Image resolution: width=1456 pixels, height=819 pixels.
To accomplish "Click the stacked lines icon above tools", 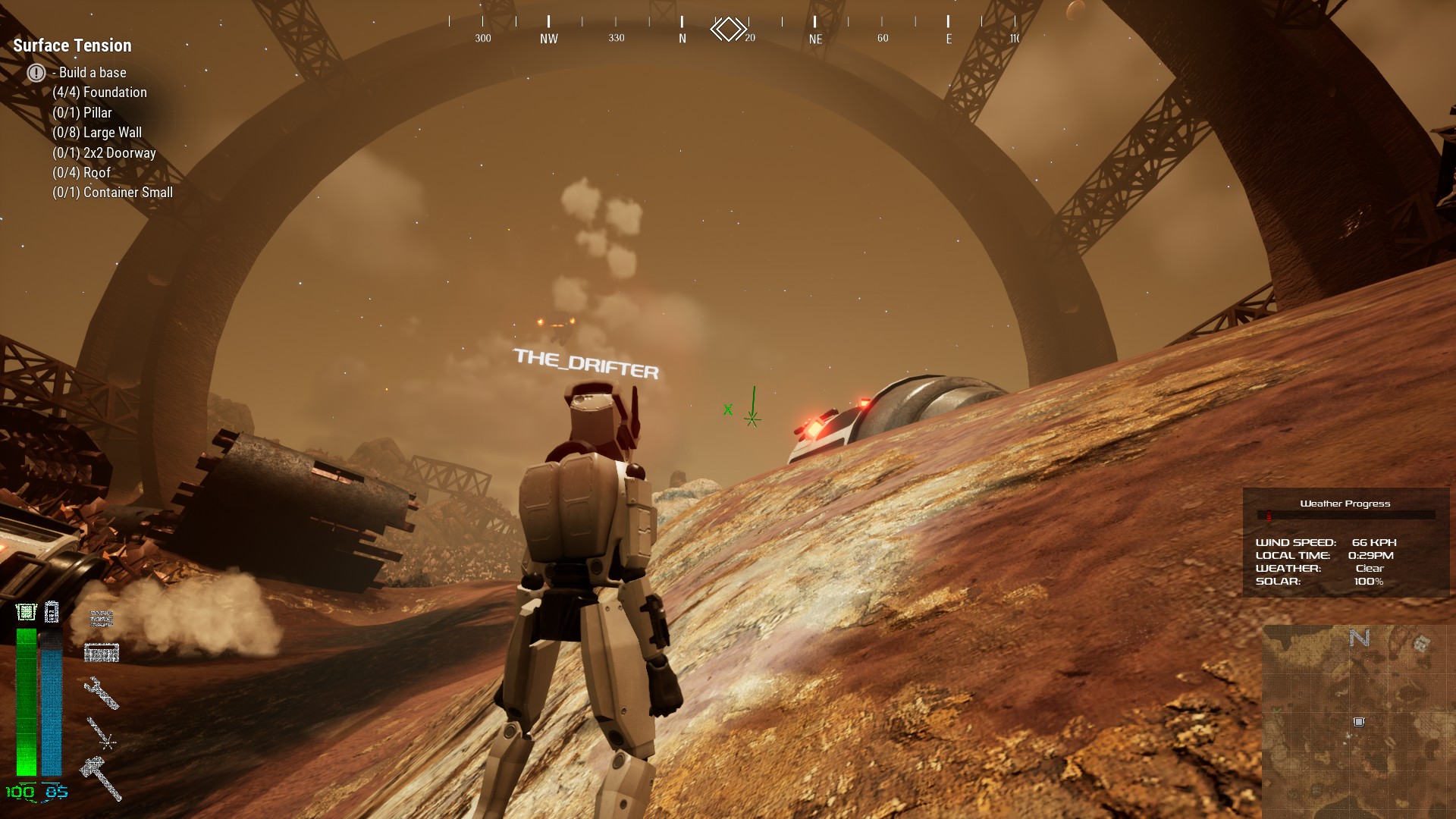I will pos(102,618).
